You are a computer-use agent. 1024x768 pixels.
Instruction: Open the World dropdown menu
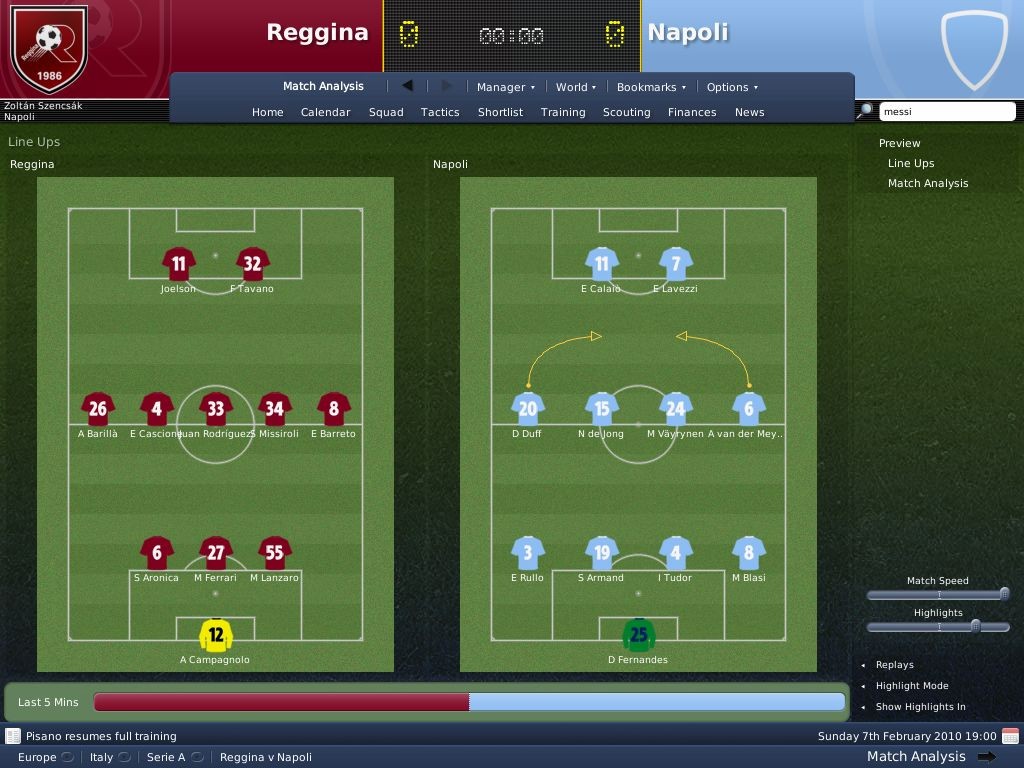point(576,87)
